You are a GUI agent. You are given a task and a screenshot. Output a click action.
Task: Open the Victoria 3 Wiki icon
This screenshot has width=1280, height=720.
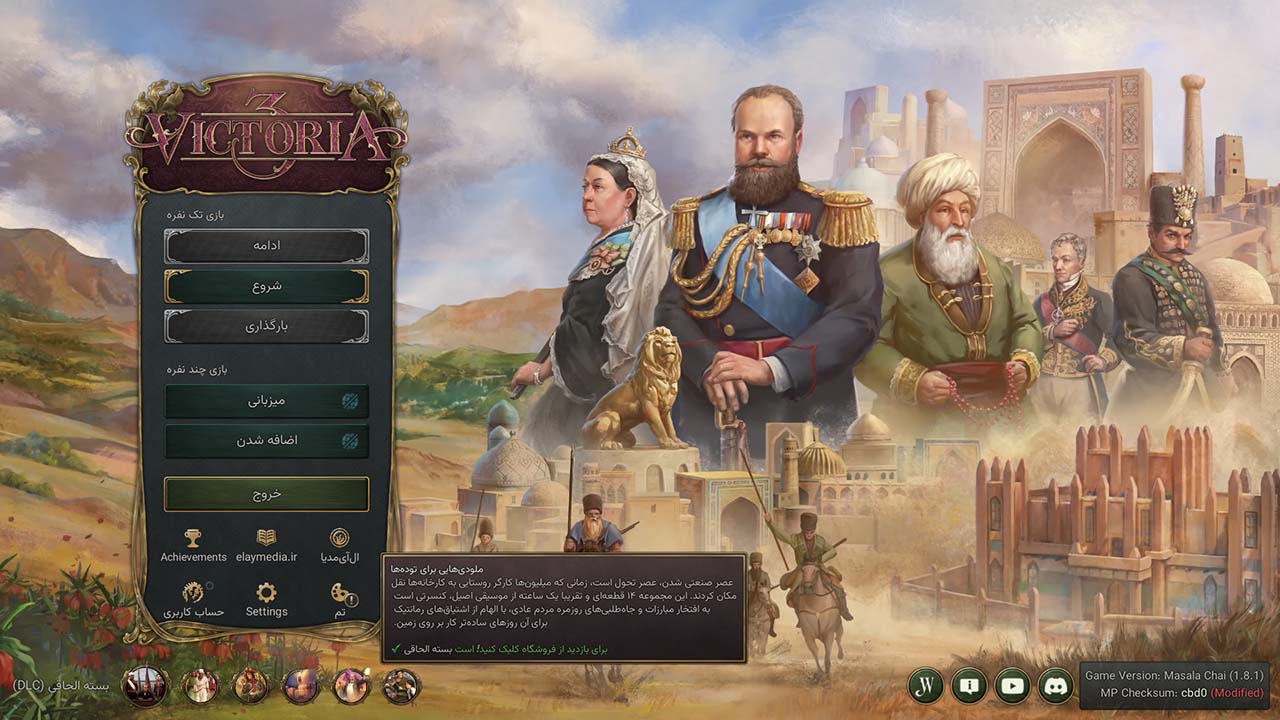tap(926, 686)
